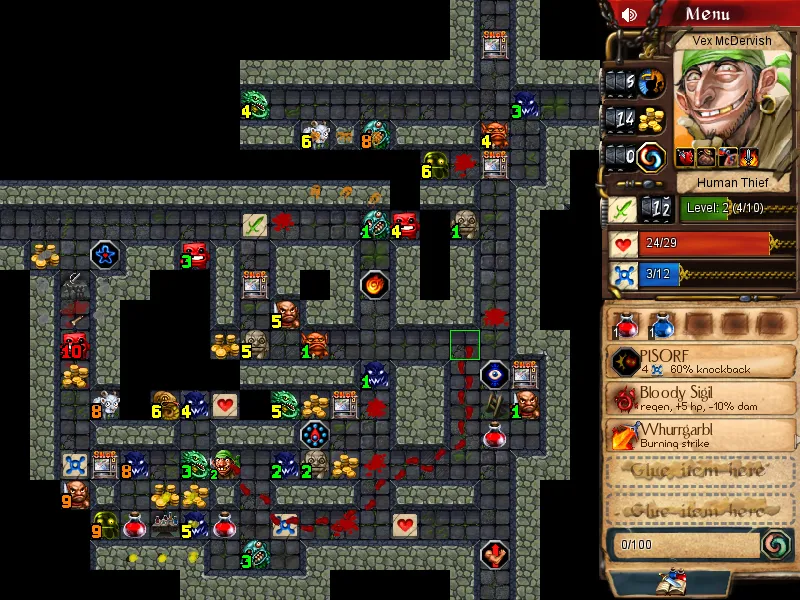Image resolution: width=800 pixels, height=600 pixels.
Task: Open the Menu at top right
Action: tap(722, 14)
